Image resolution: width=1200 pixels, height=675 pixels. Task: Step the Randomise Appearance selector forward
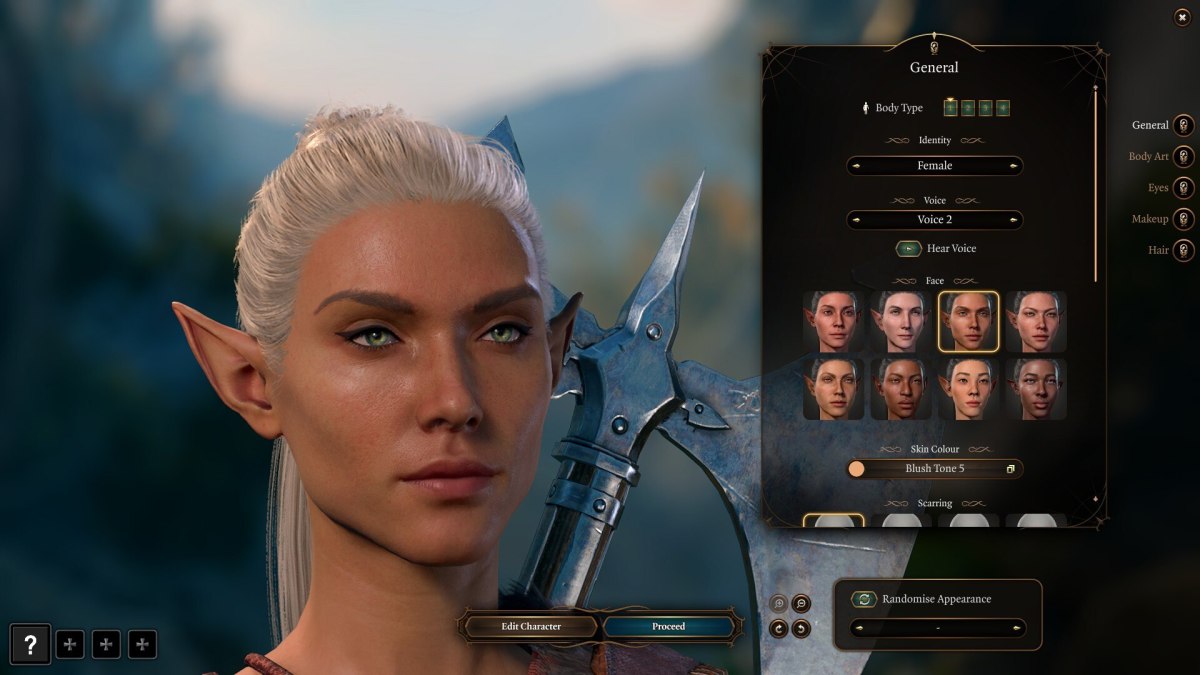[x=1015, y=628]
